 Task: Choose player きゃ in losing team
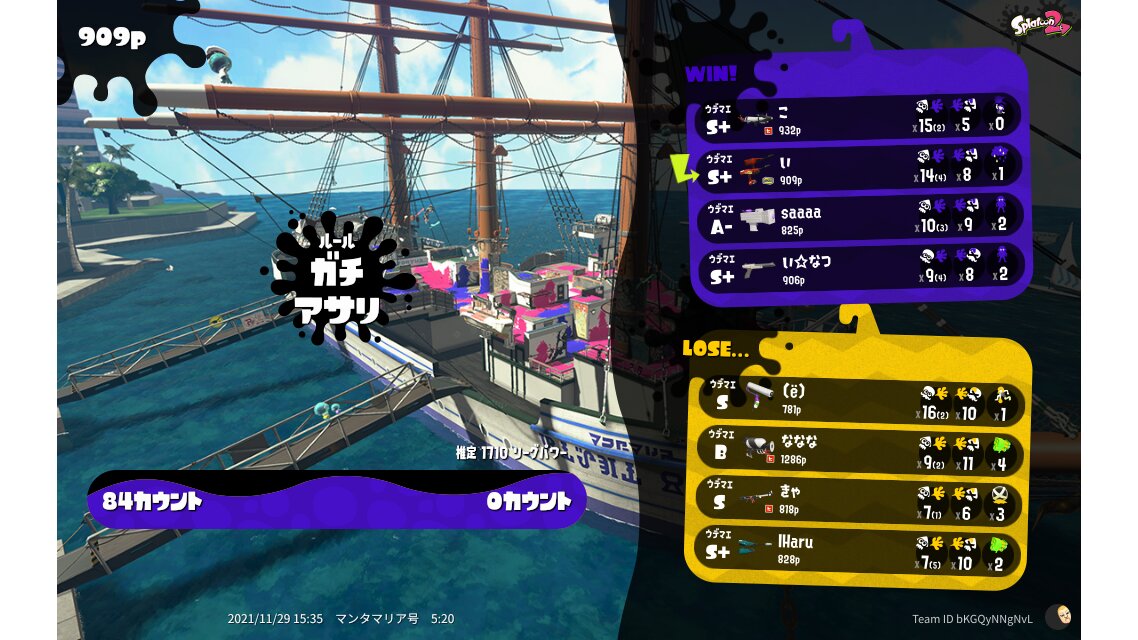(856, 501)
